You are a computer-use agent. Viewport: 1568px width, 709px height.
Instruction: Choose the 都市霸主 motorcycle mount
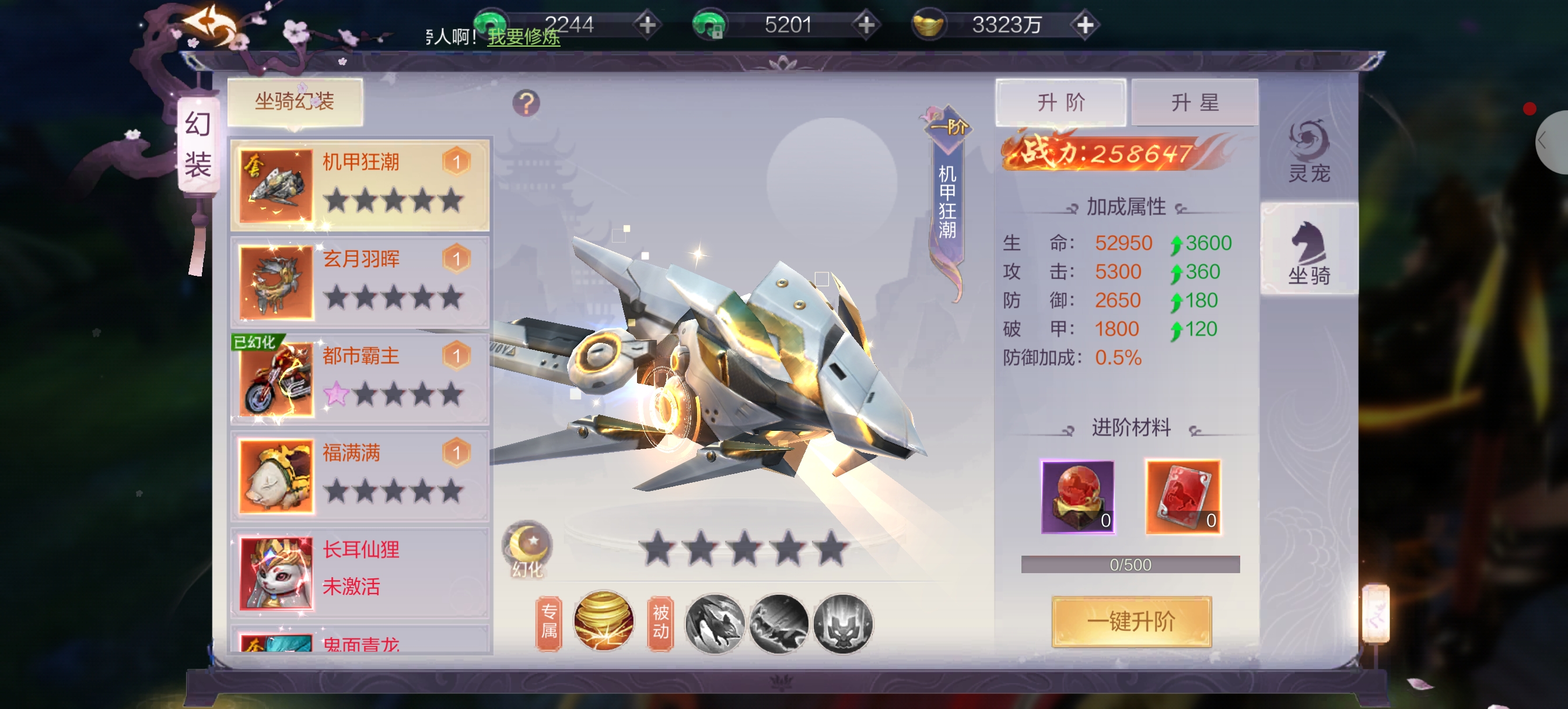point(360,378)
